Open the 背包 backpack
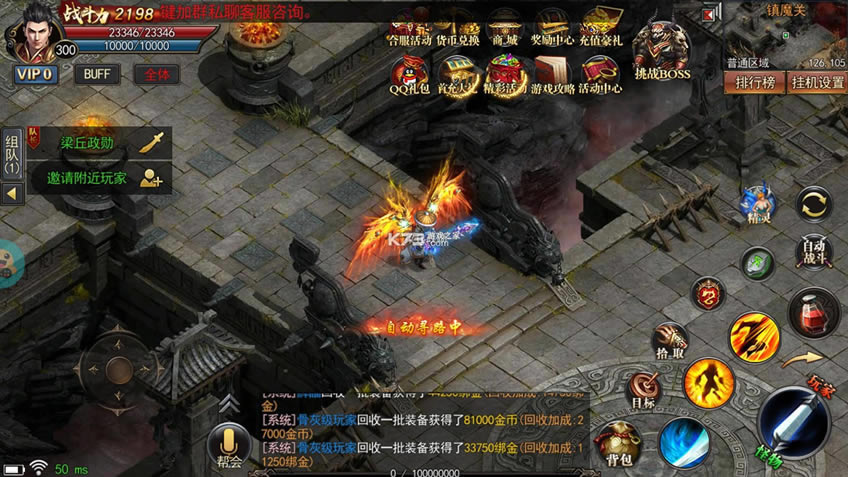Viewport: 848px width, 477px height. click(x=618, y=443)
